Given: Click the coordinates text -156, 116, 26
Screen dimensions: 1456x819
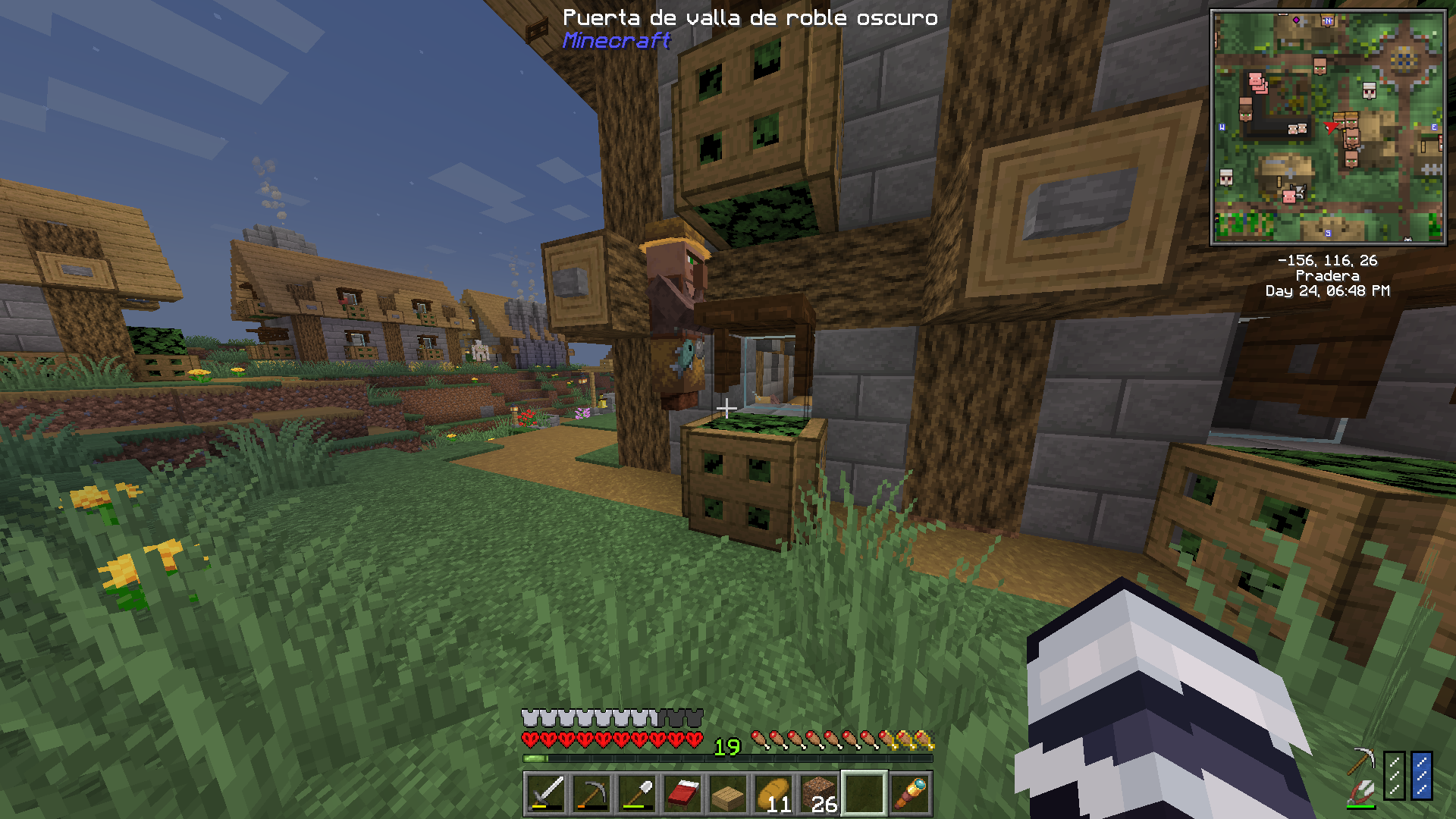Looking at the screenshot, I should pos(1328,262).
